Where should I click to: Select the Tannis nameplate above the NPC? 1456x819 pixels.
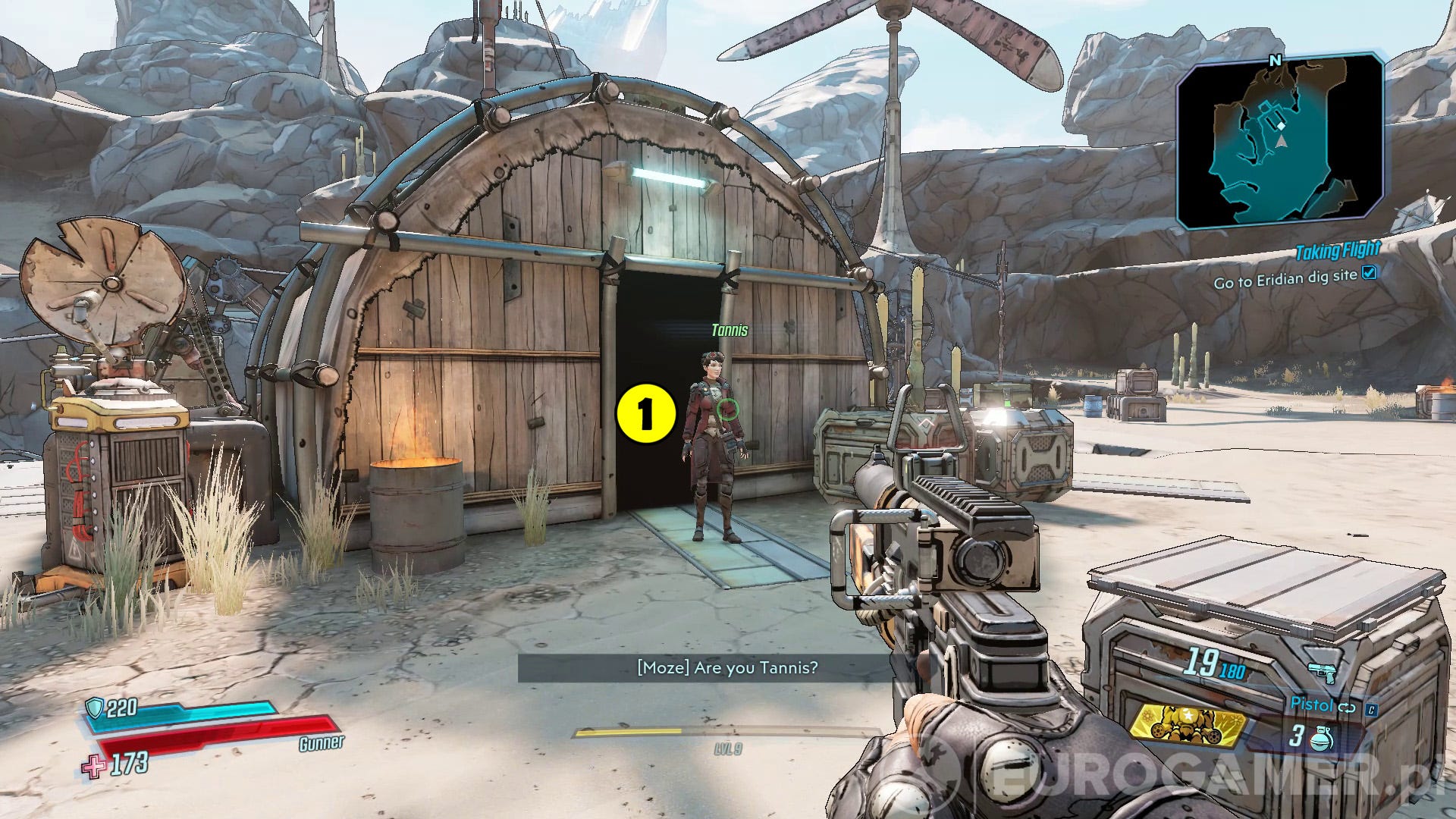point(730,331)
